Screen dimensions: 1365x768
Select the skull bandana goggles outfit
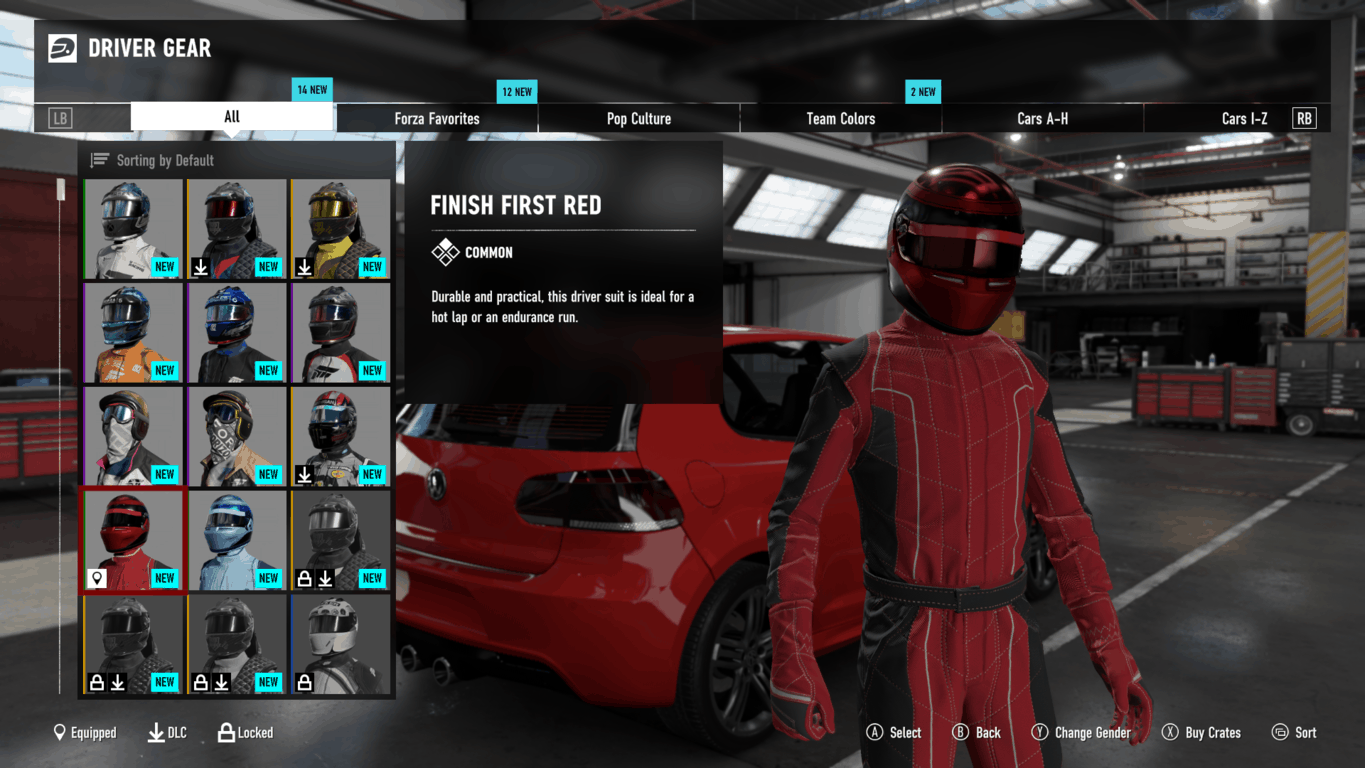pos(133,436)
